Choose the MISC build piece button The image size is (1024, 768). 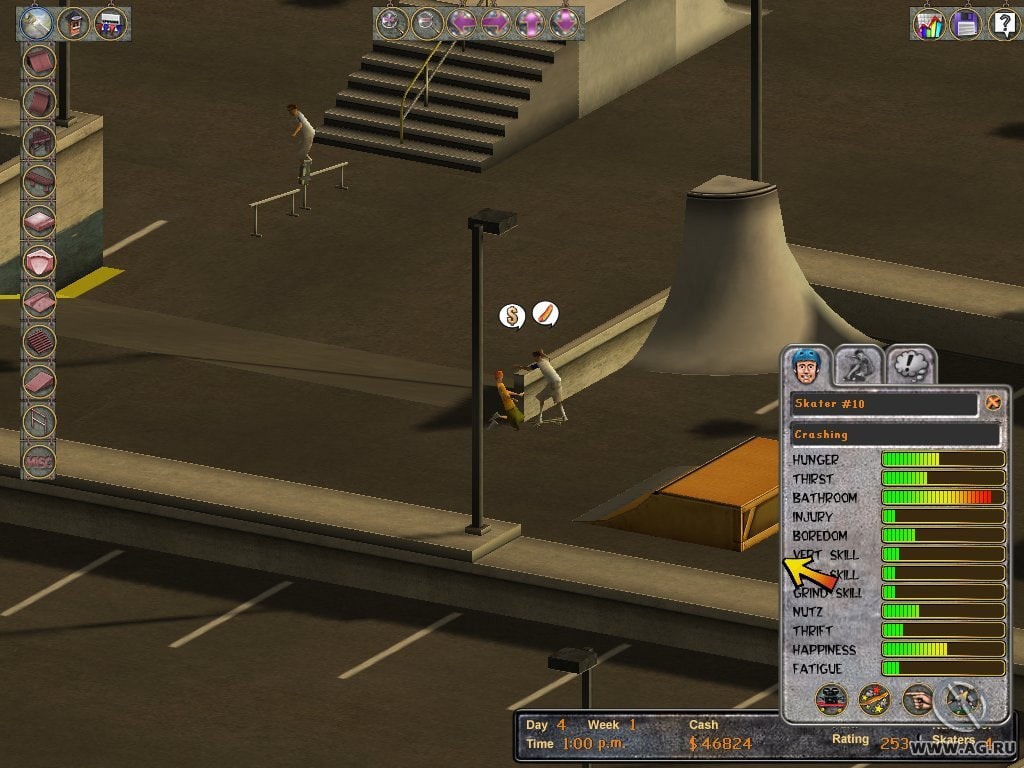(x=39, y=461)
